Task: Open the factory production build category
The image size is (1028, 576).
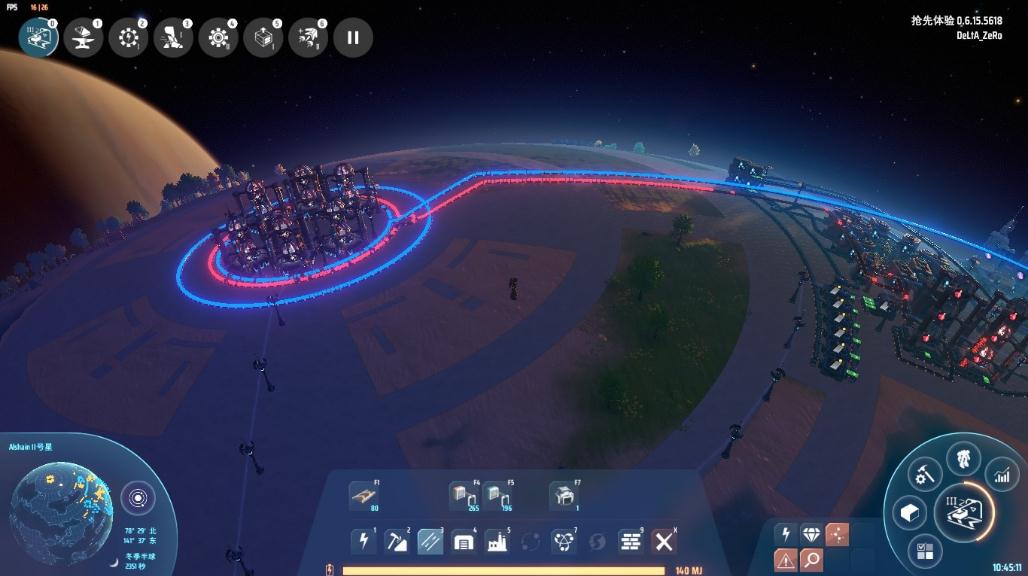Action: point(497,541)
